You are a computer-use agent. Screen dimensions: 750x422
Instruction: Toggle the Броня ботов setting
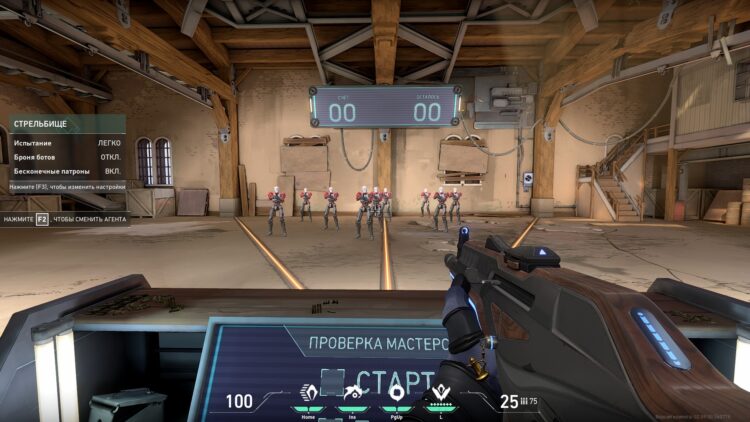click(x=67, y=157)
